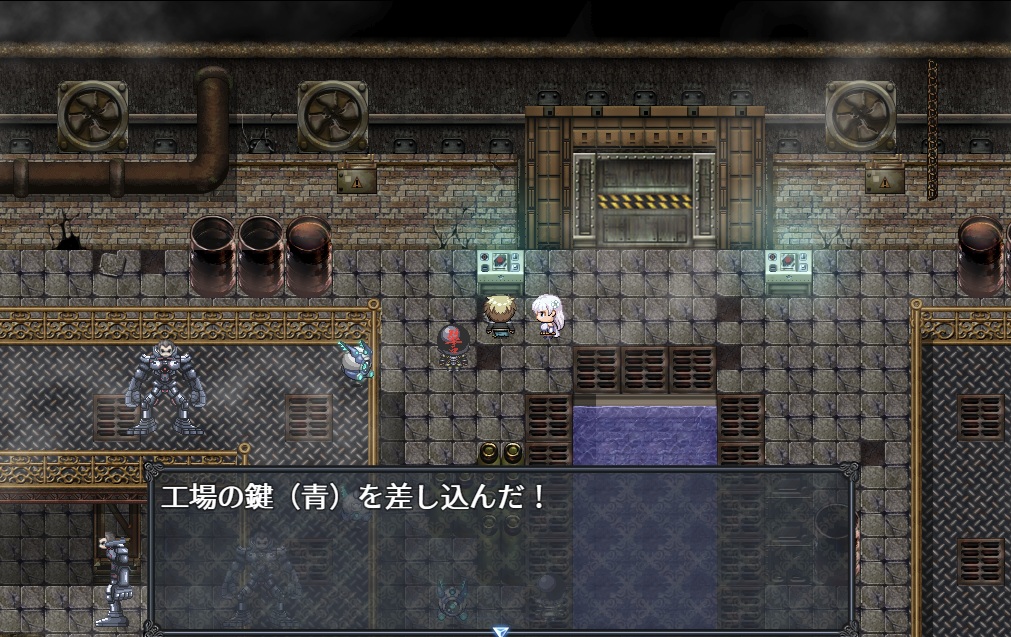The width and height of the screenshot is (1011, 637).
Task: Click the dialogue continue arrow indicator
Action: pyautogui.click(x=501, y=631)
